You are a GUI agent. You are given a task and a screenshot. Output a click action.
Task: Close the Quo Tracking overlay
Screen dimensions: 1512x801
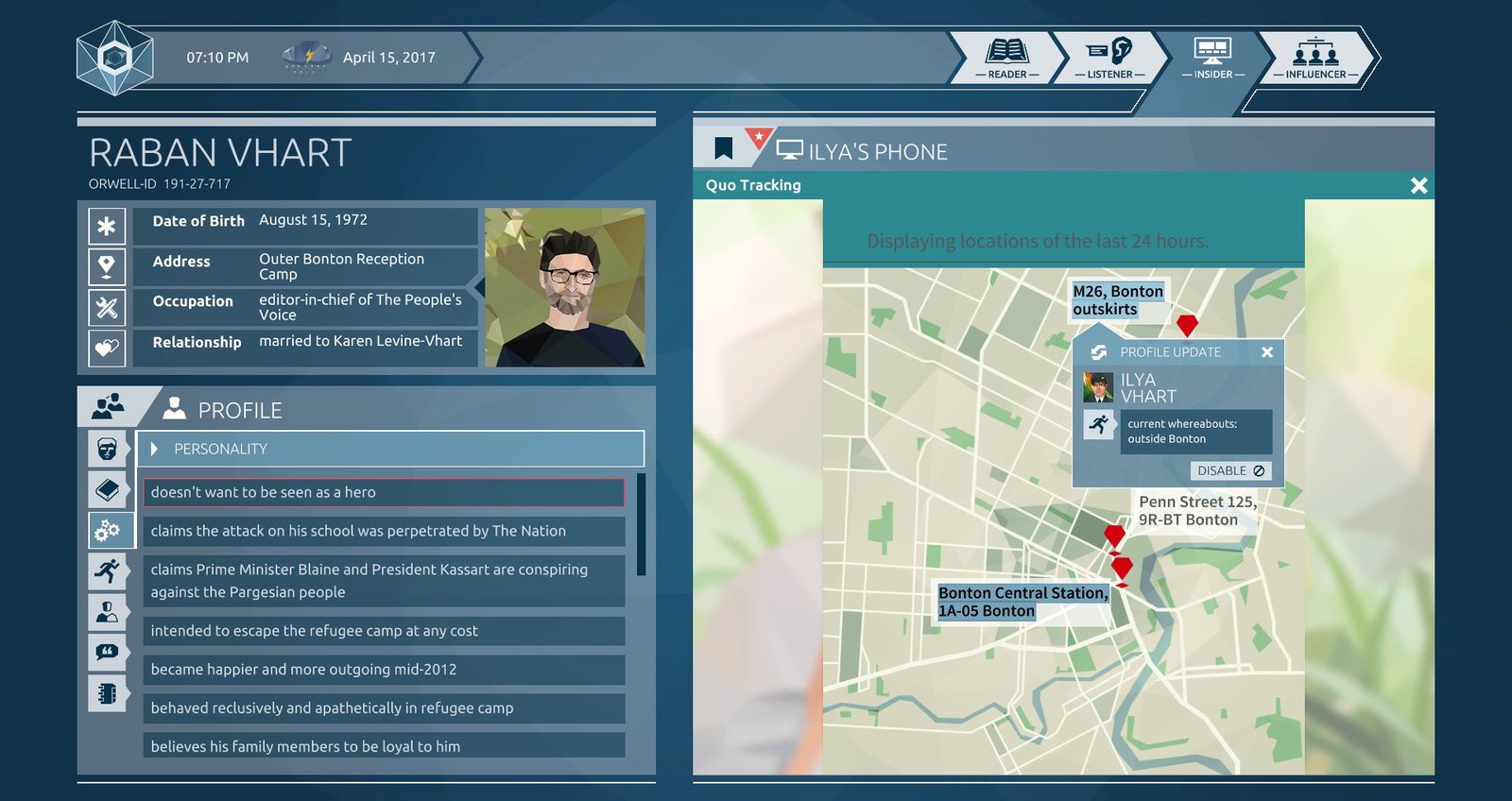1418,186
